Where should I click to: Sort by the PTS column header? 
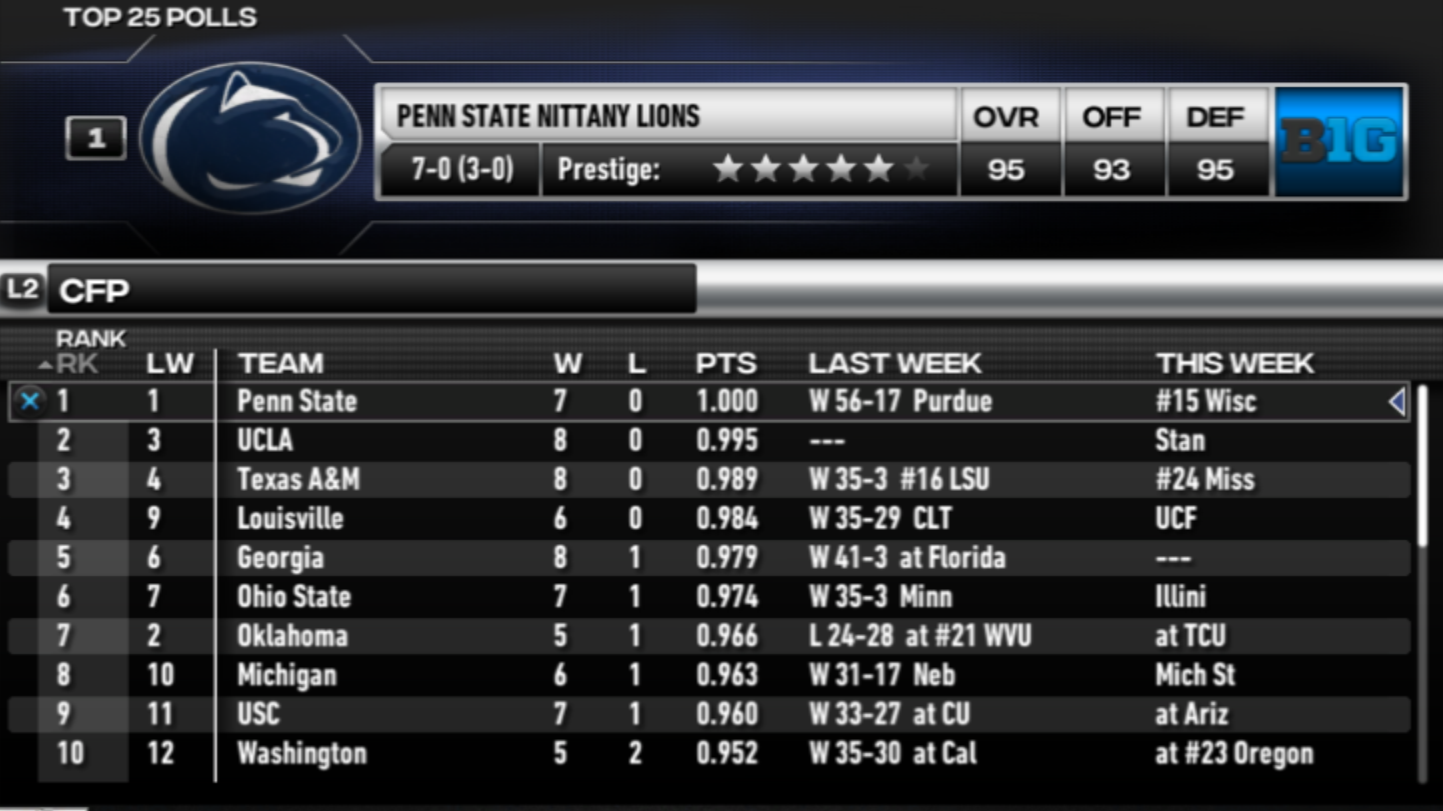click(725, 363)
